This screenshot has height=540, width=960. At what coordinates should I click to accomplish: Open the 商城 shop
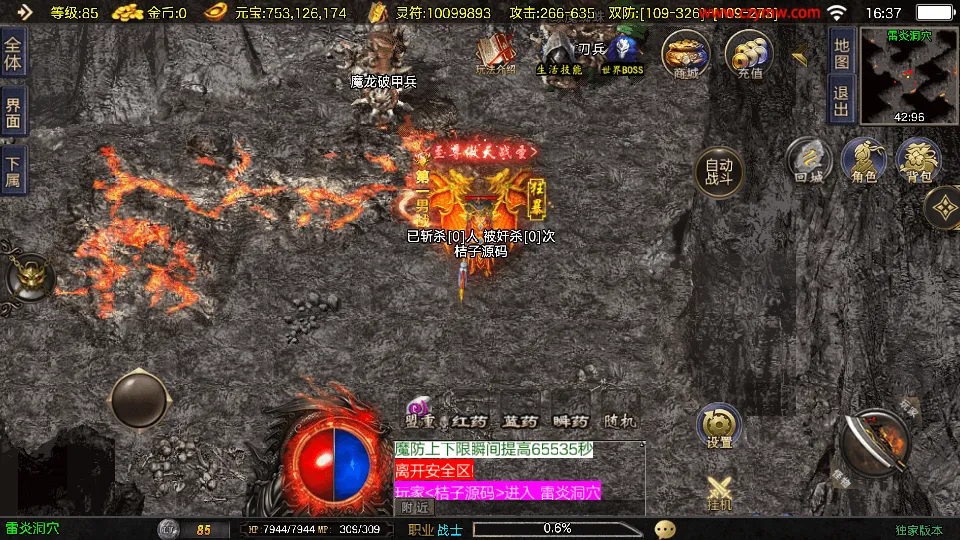point(686,54)
